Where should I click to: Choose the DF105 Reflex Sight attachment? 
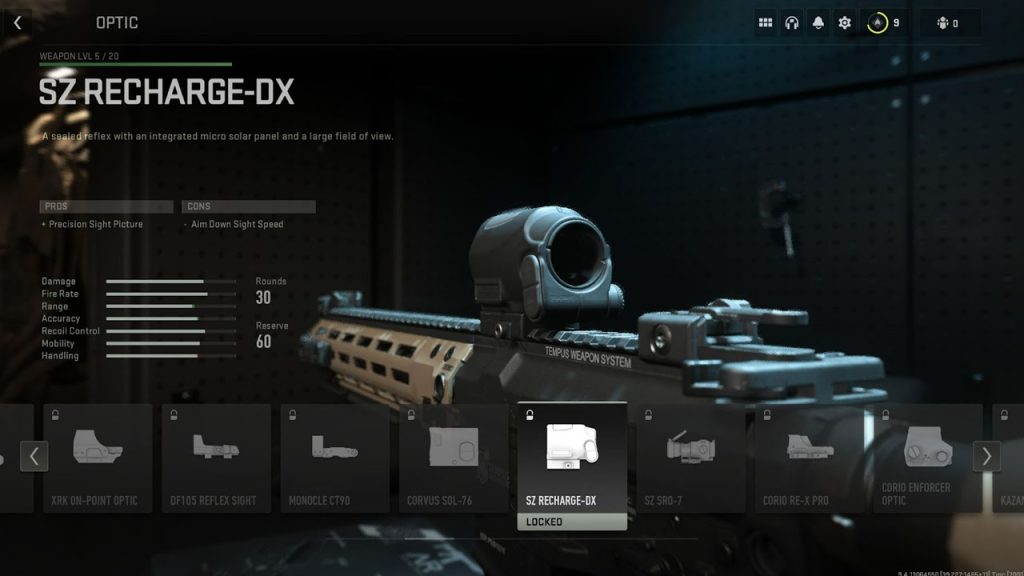216,458
